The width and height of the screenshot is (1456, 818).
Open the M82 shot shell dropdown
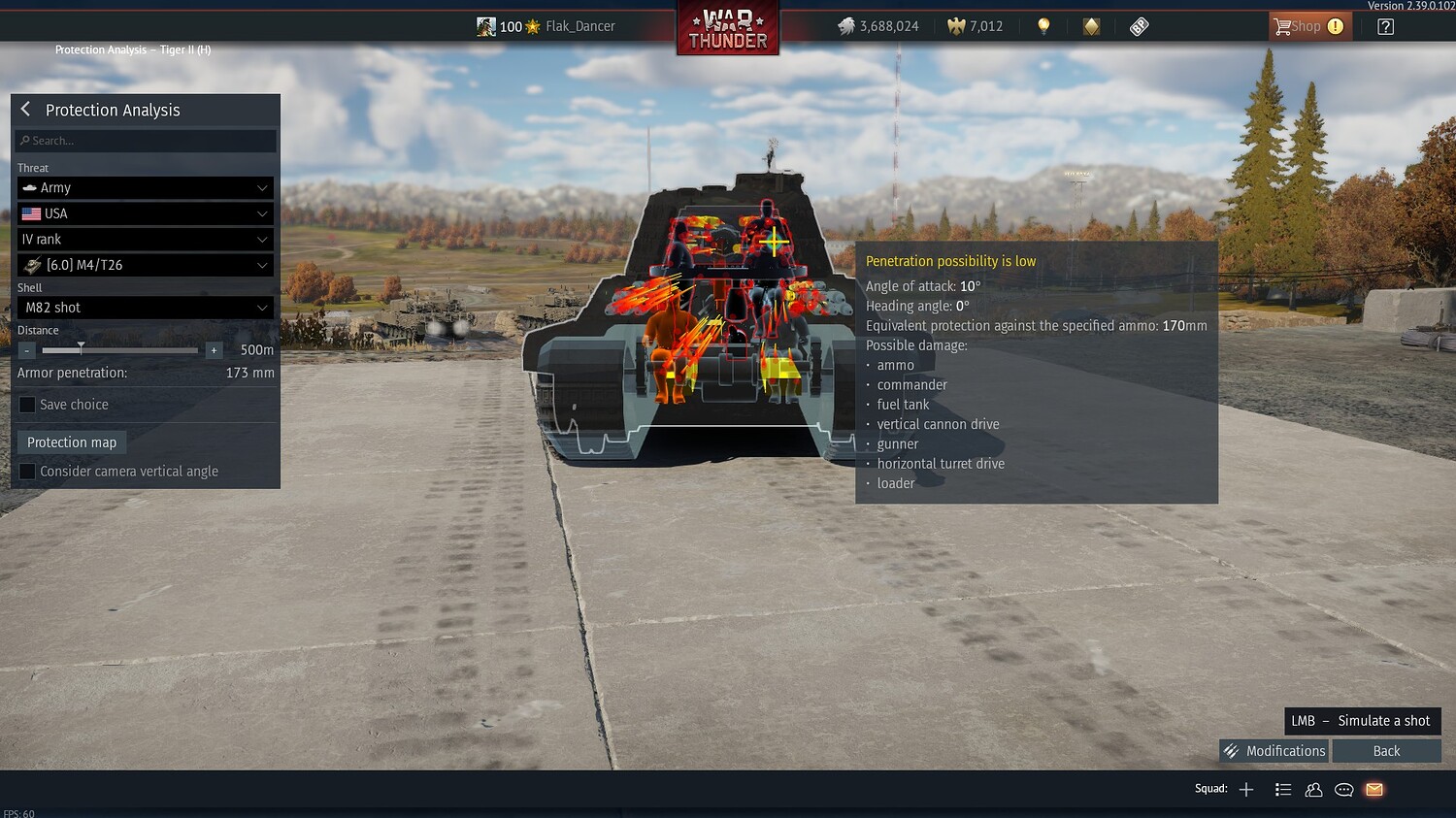pyautogui.click(x=145, y=307)
